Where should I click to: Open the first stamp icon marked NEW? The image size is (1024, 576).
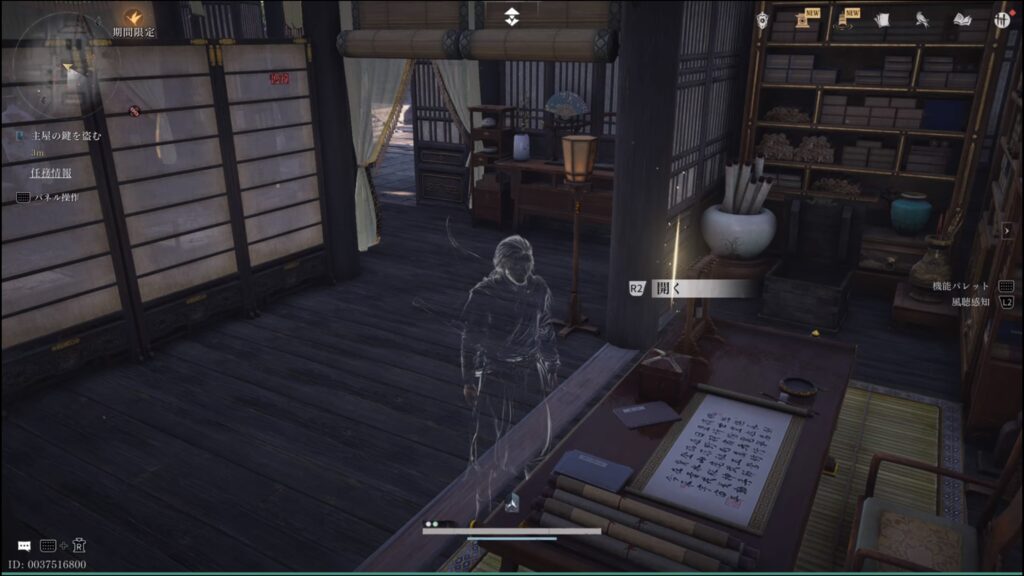click(803, 19)
